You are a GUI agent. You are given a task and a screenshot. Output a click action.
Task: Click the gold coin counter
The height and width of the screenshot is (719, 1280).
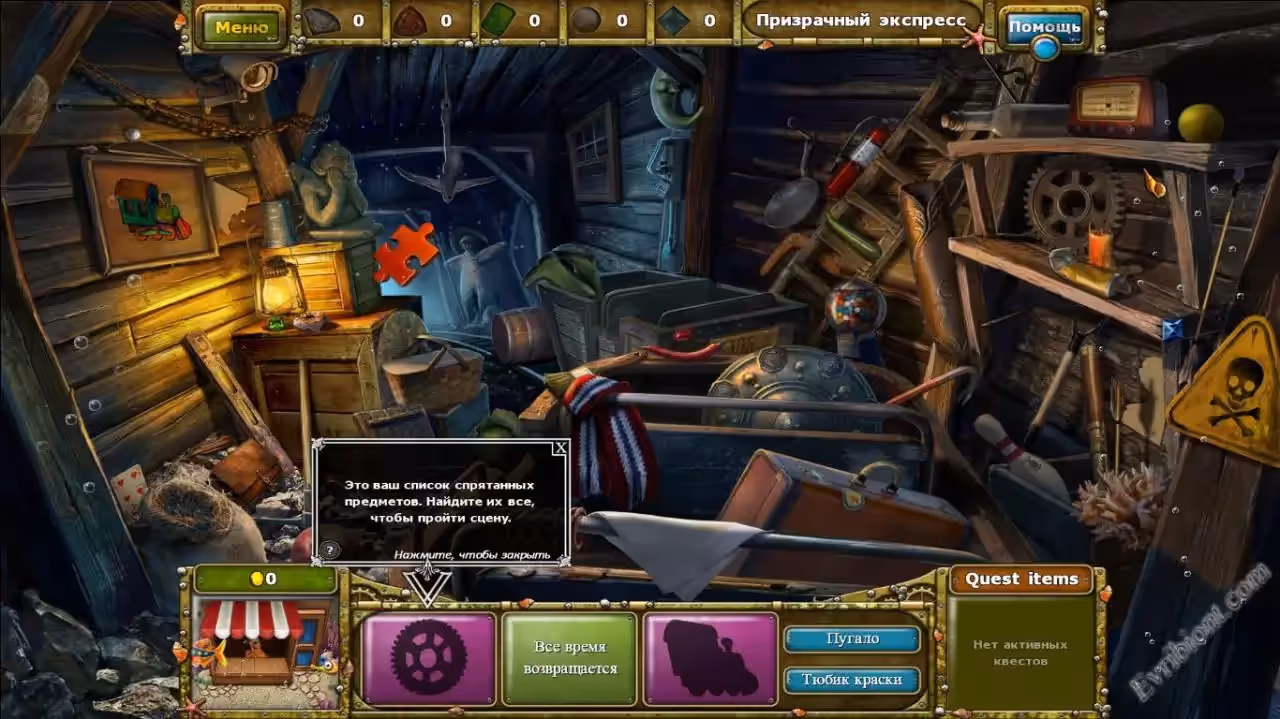(x=265, y=579)
